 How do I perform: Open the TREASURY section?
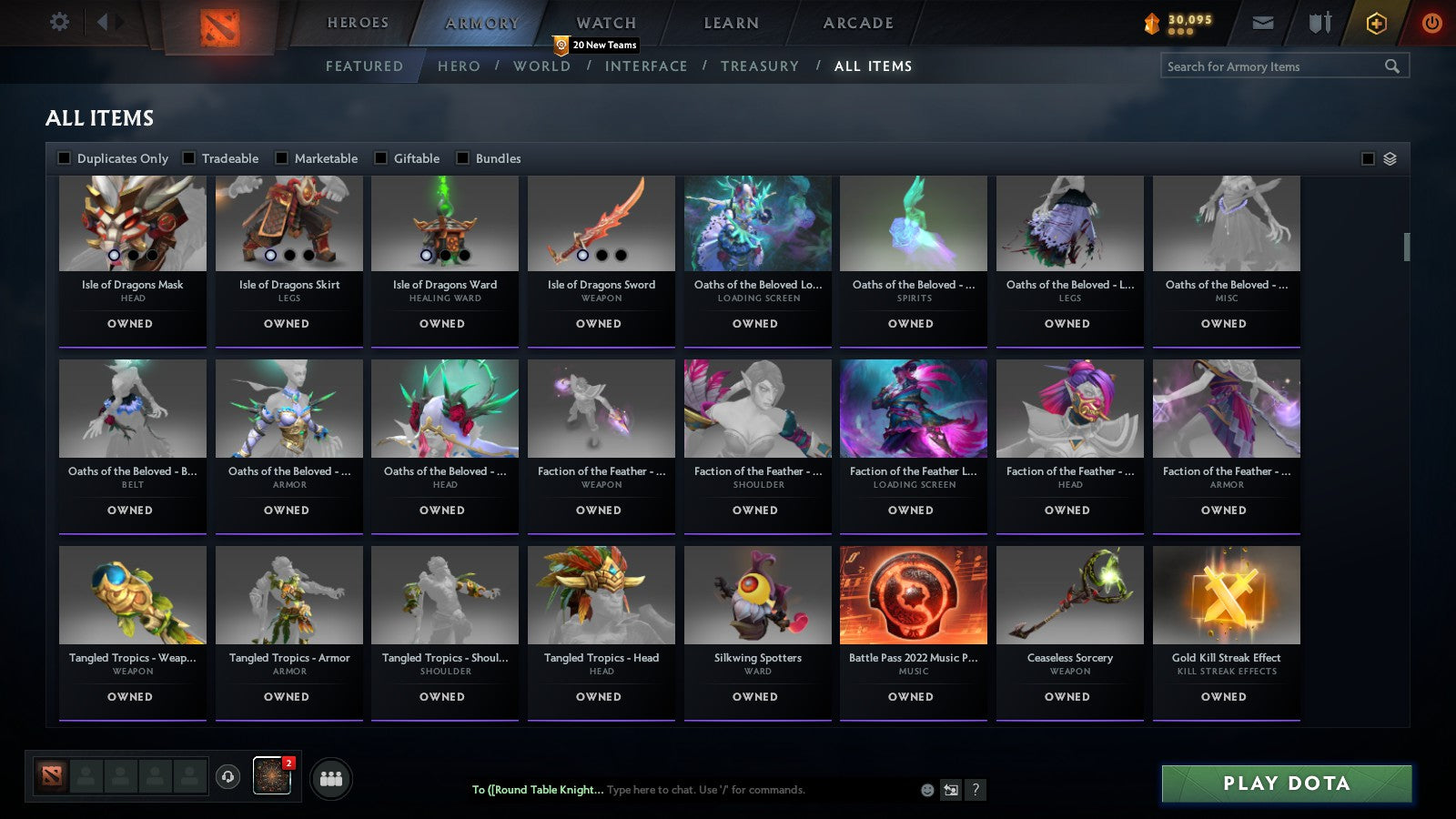[x=761, y=66]
